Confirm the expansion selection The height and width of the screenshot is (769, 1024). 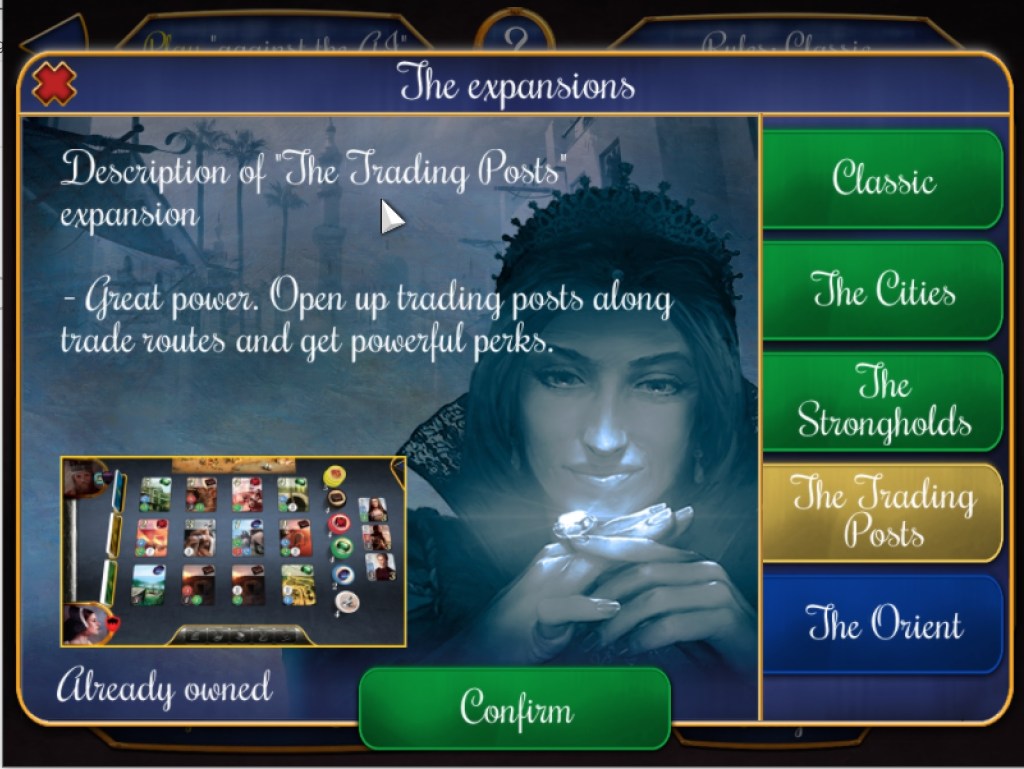pyautogui.click(x=515, y=708)
